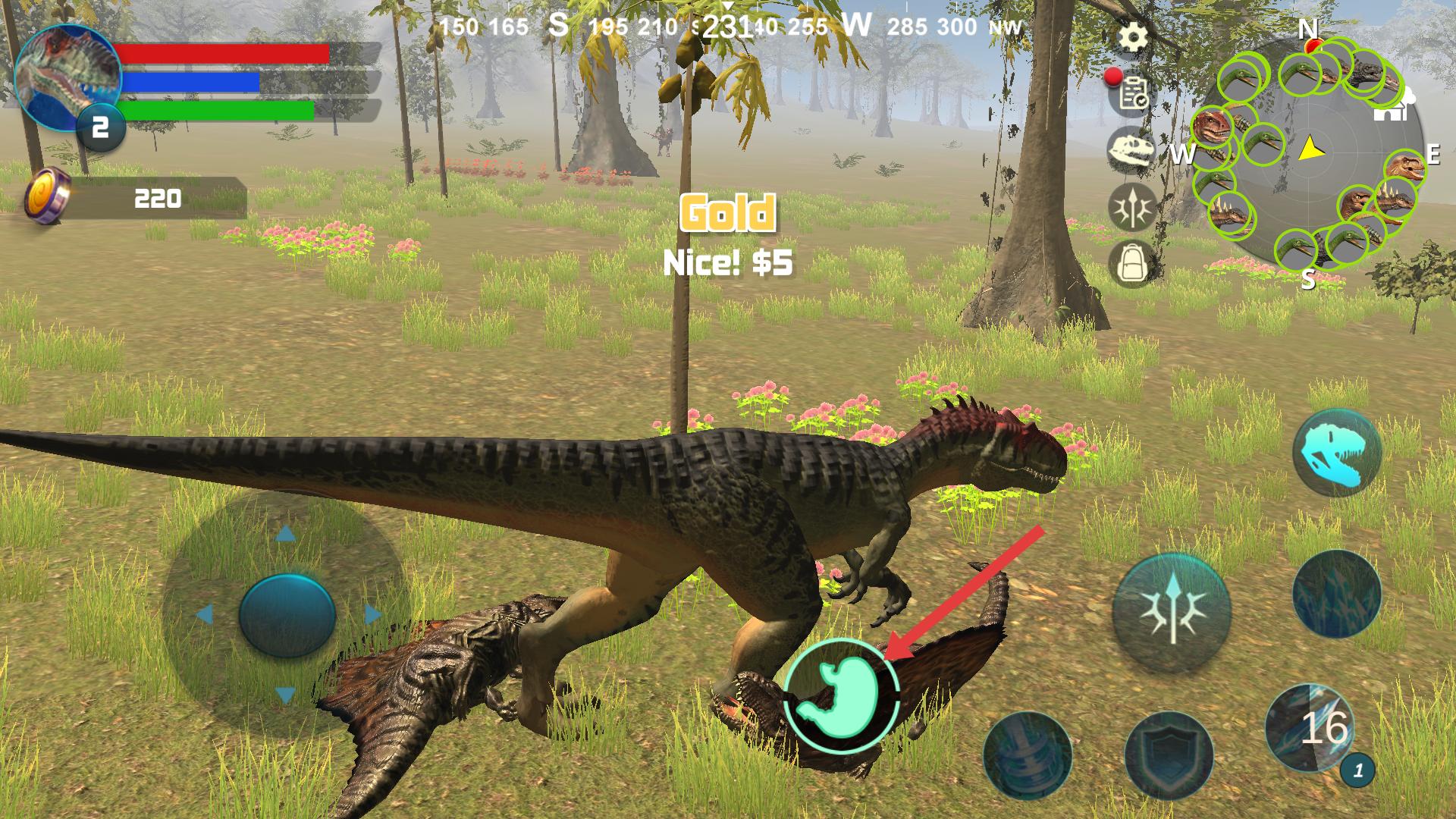Open the dinosaur skull menu
This screenshot has width=1456, height=819.
point(1132,149)
